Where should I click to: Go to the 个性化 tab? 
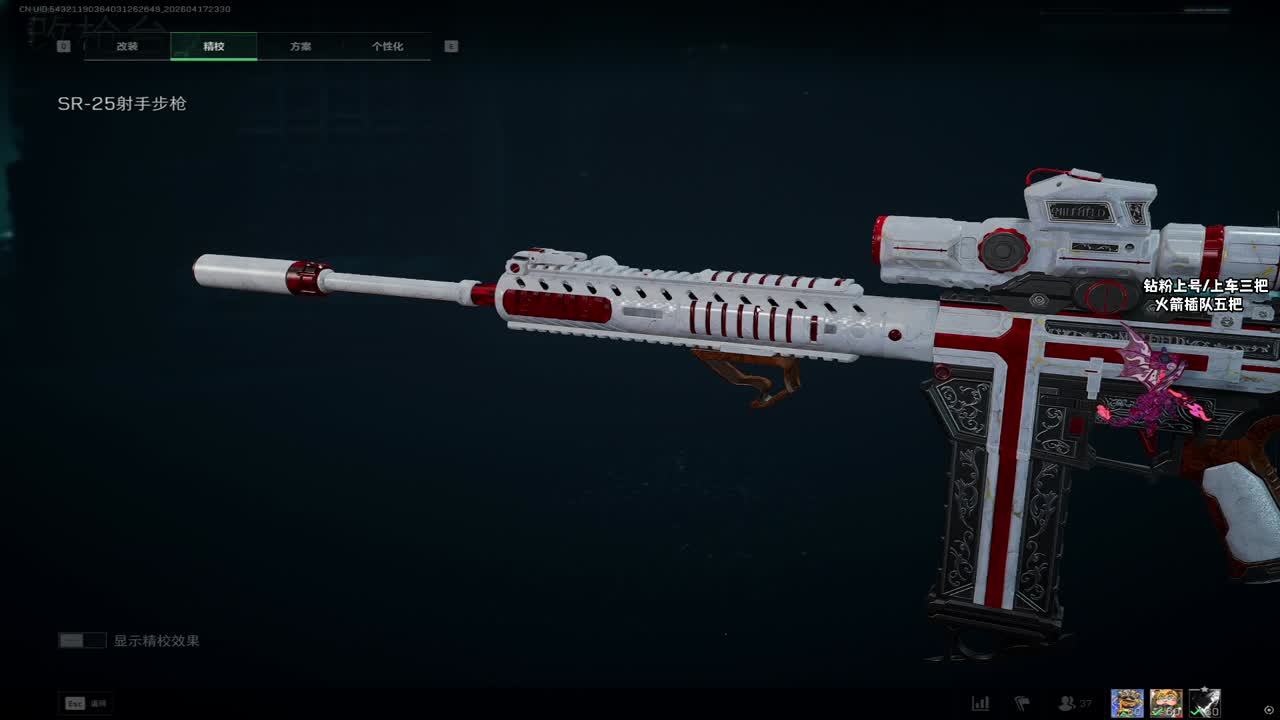point(387,47)
